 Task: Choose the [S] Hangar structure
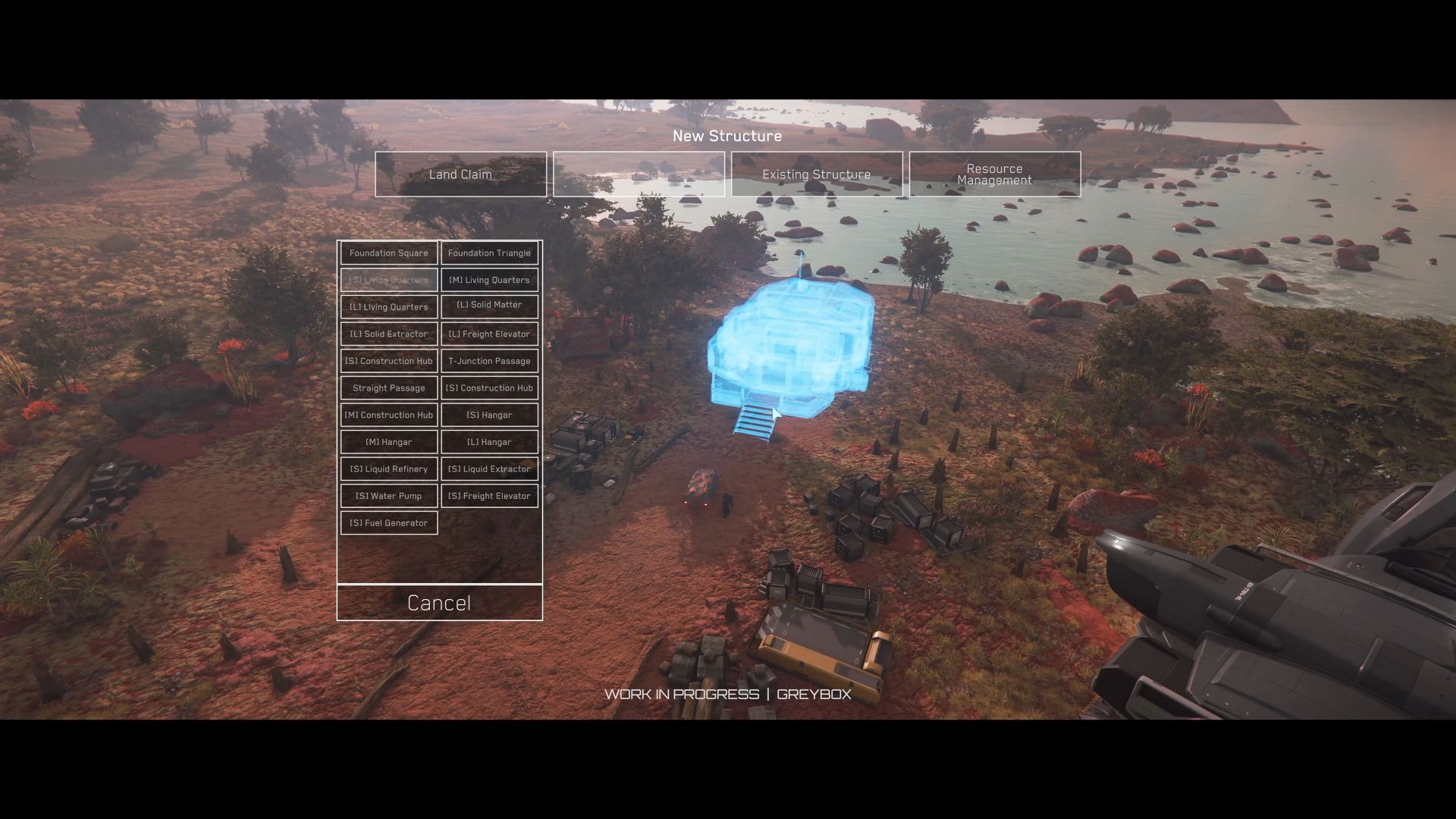489,415
